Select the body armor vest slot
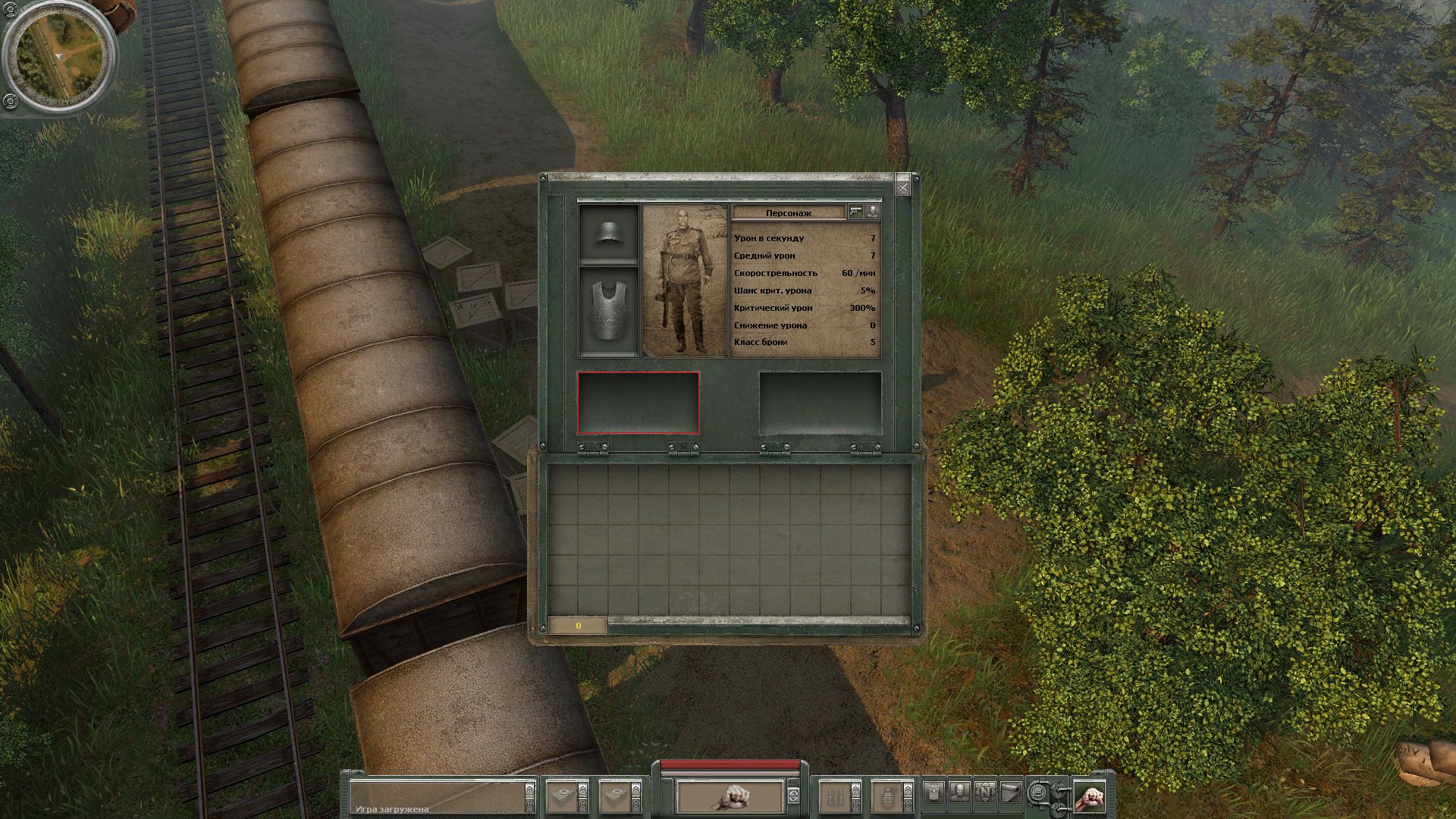 608,312
